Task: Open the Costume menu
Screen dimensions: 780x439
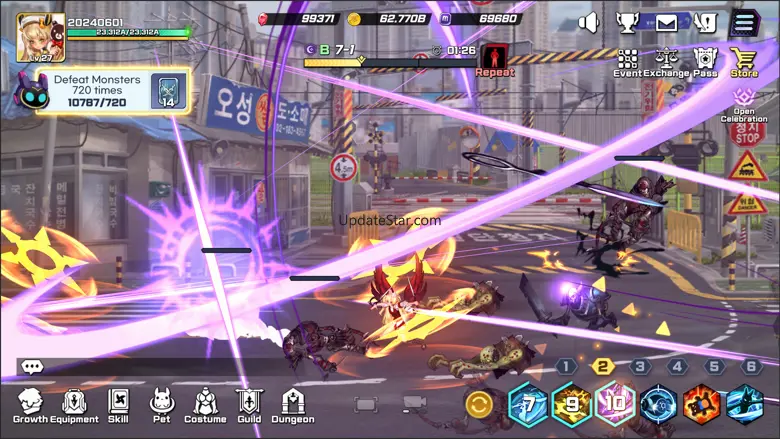Action: click(x=205, y=405)
